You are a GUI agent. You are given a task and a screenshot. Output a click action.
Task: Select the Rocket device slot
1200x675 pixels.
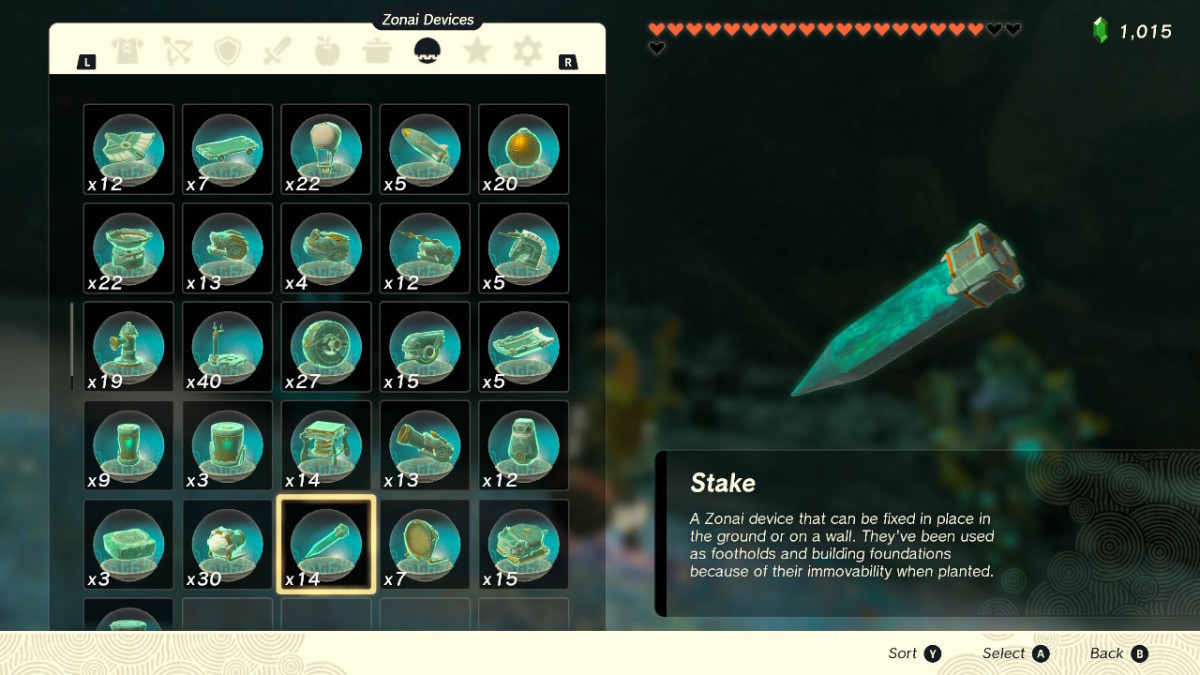425,149
